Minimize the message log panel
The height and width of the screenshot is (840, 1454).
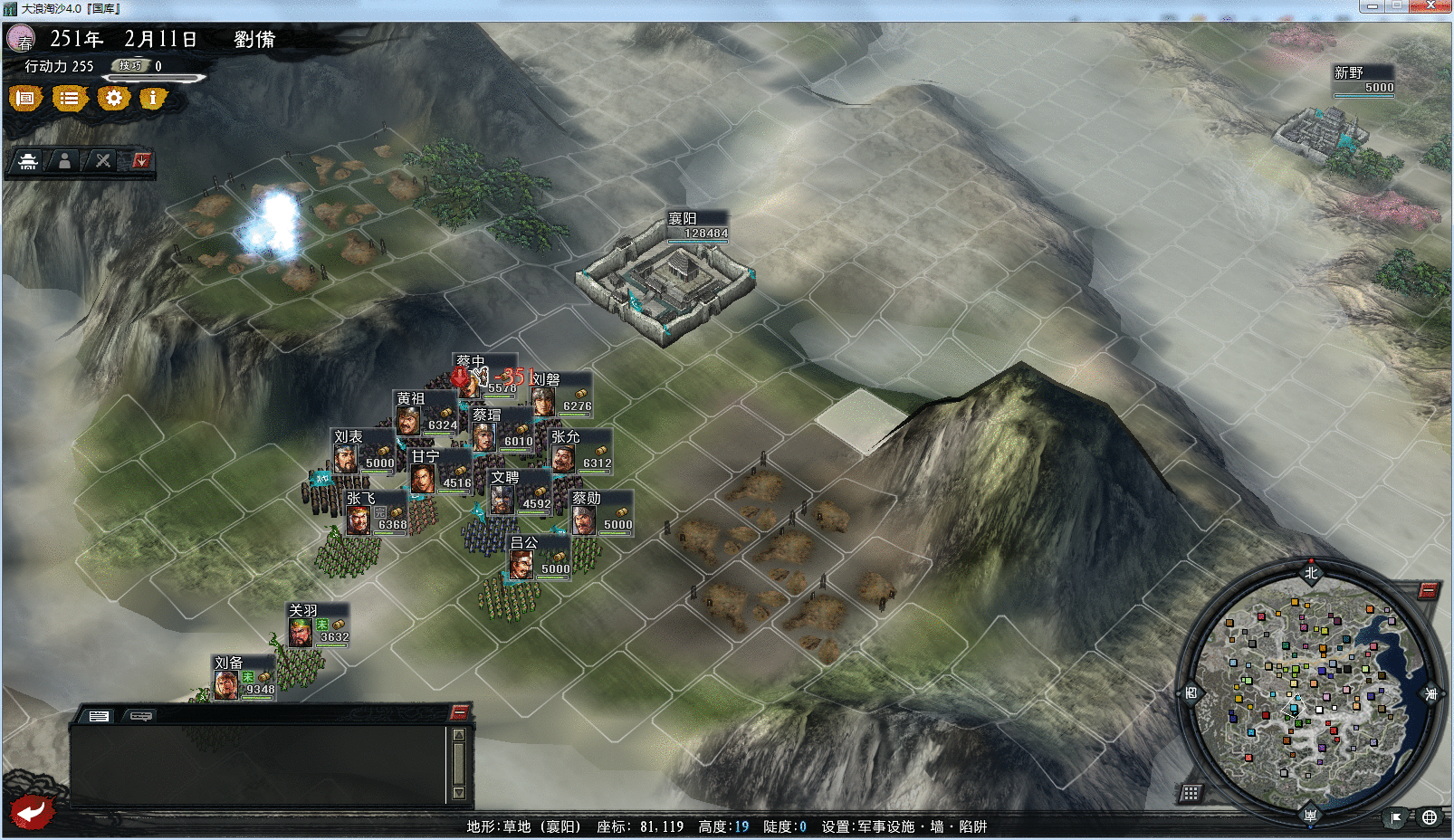[459, 711]
